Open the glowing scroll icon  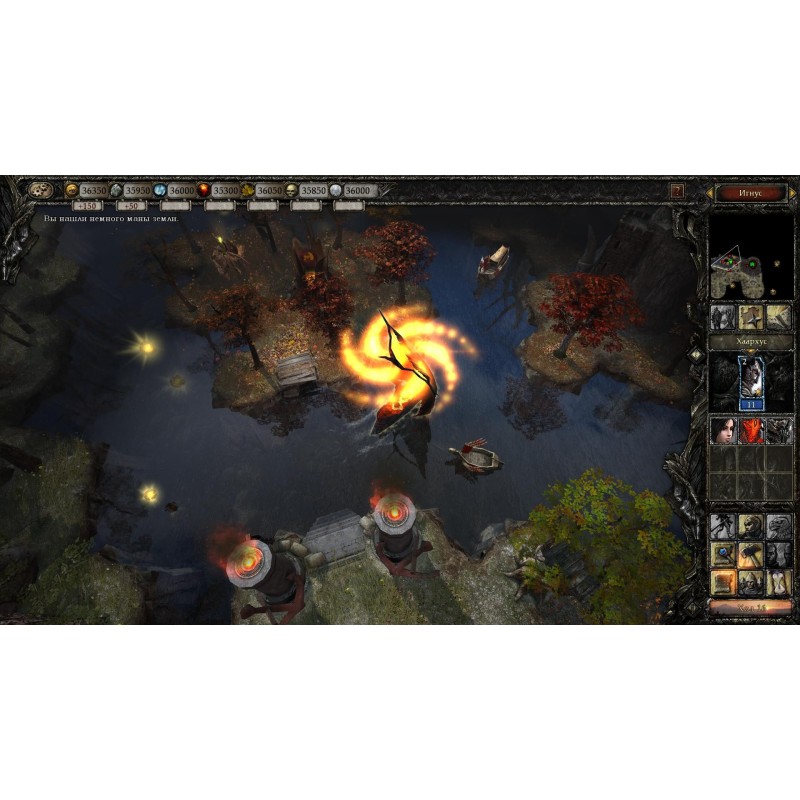pos(722,581)
